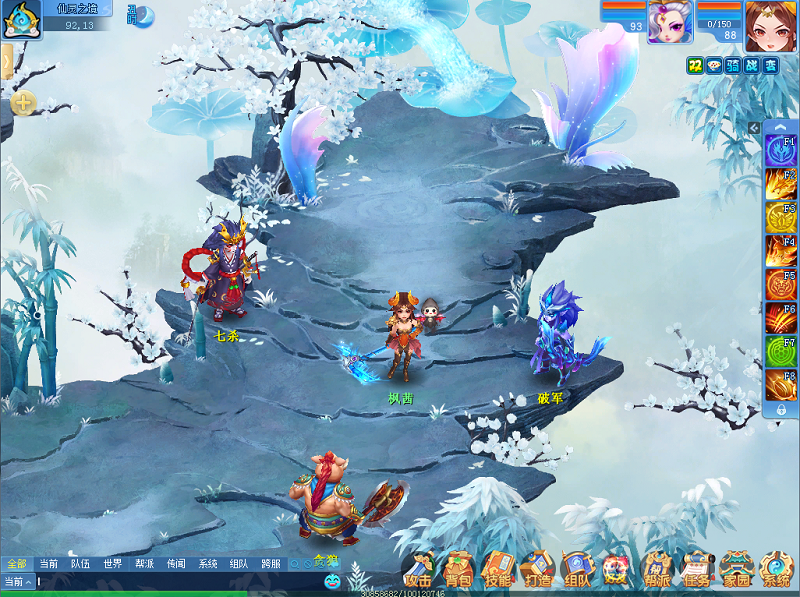The width and height of the screenshot is (800, 597).
Task: Open the 帮派 guild menu
Action: click(656, 569)
